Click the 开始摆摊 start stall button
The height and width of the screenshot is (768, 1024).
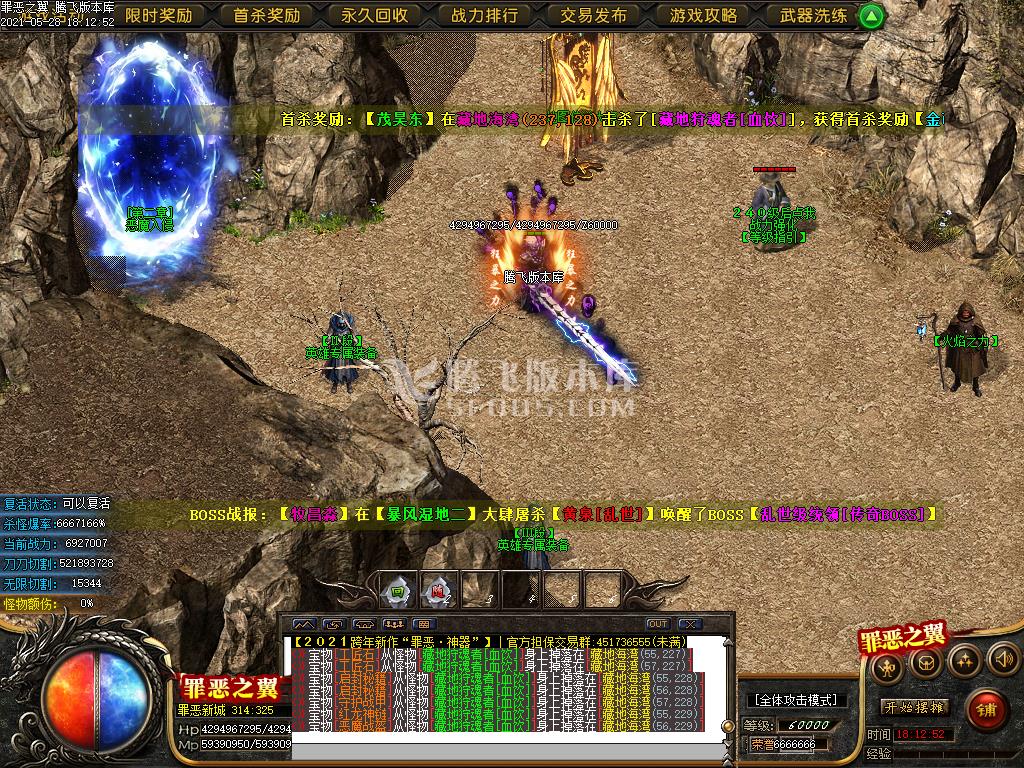[x=915, y=707]
